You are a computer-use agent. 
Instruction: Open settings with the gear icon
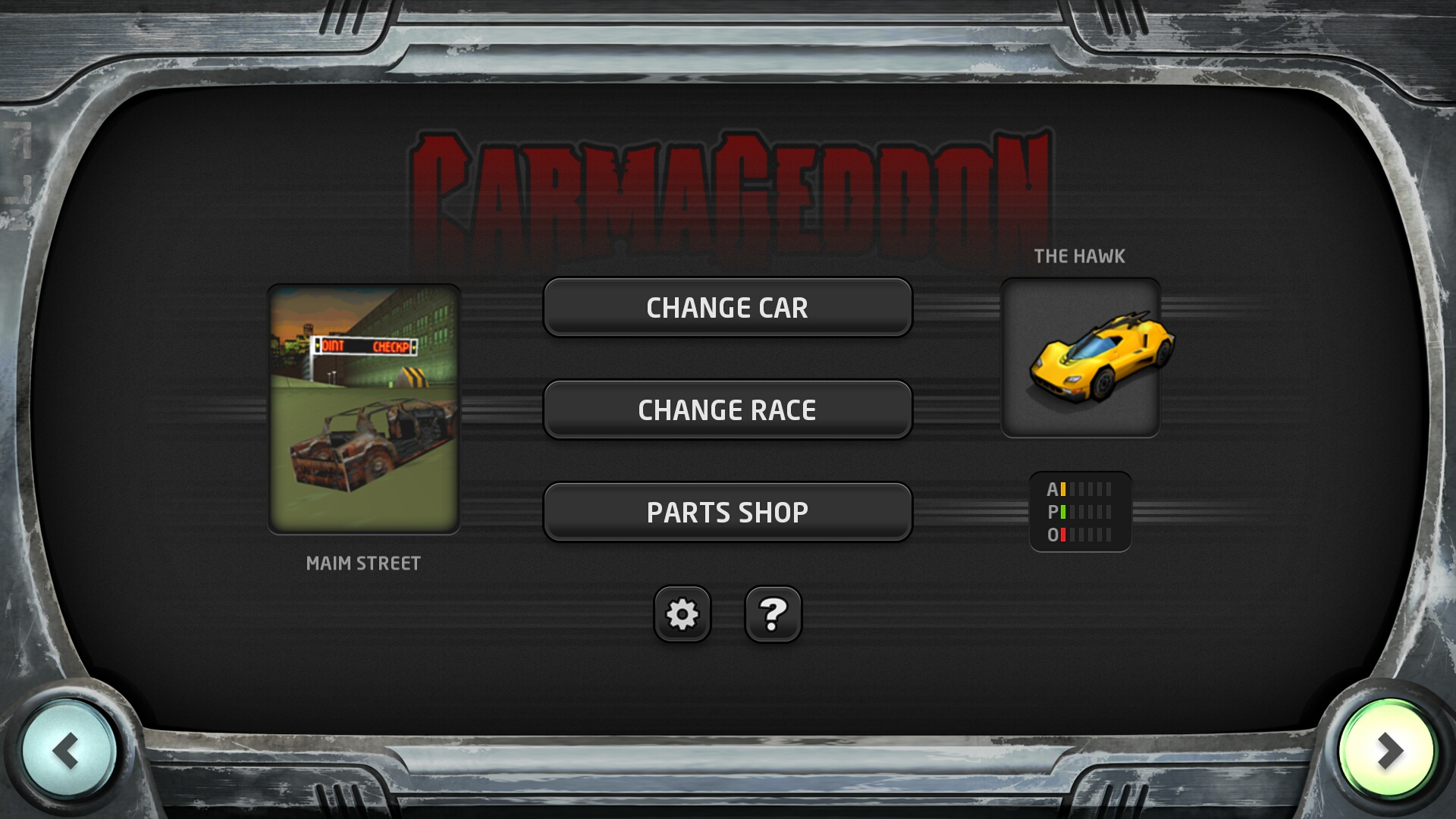tap(682, 614)
